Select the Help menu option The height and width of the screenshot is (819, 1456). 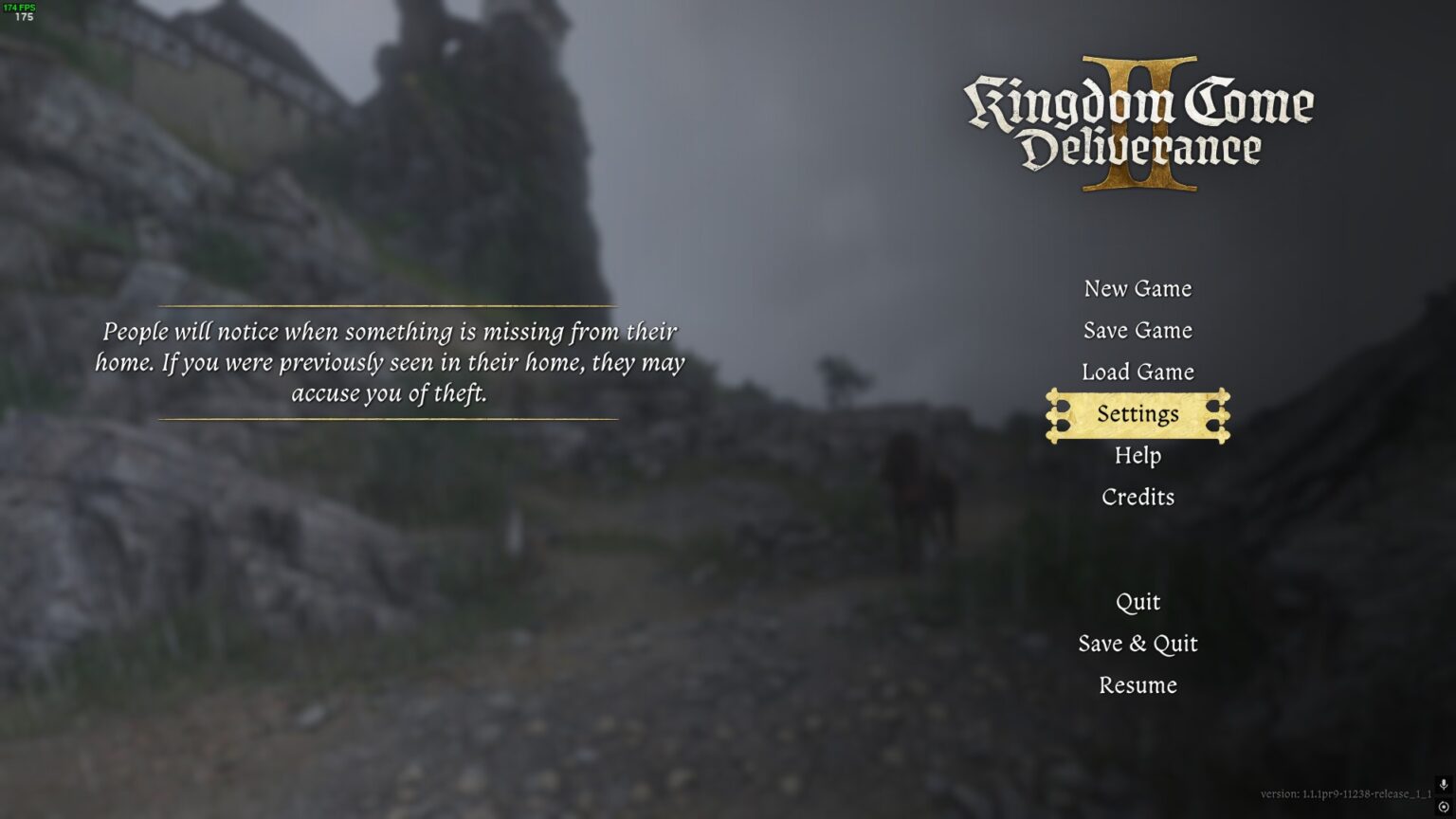pos(1137,456)
